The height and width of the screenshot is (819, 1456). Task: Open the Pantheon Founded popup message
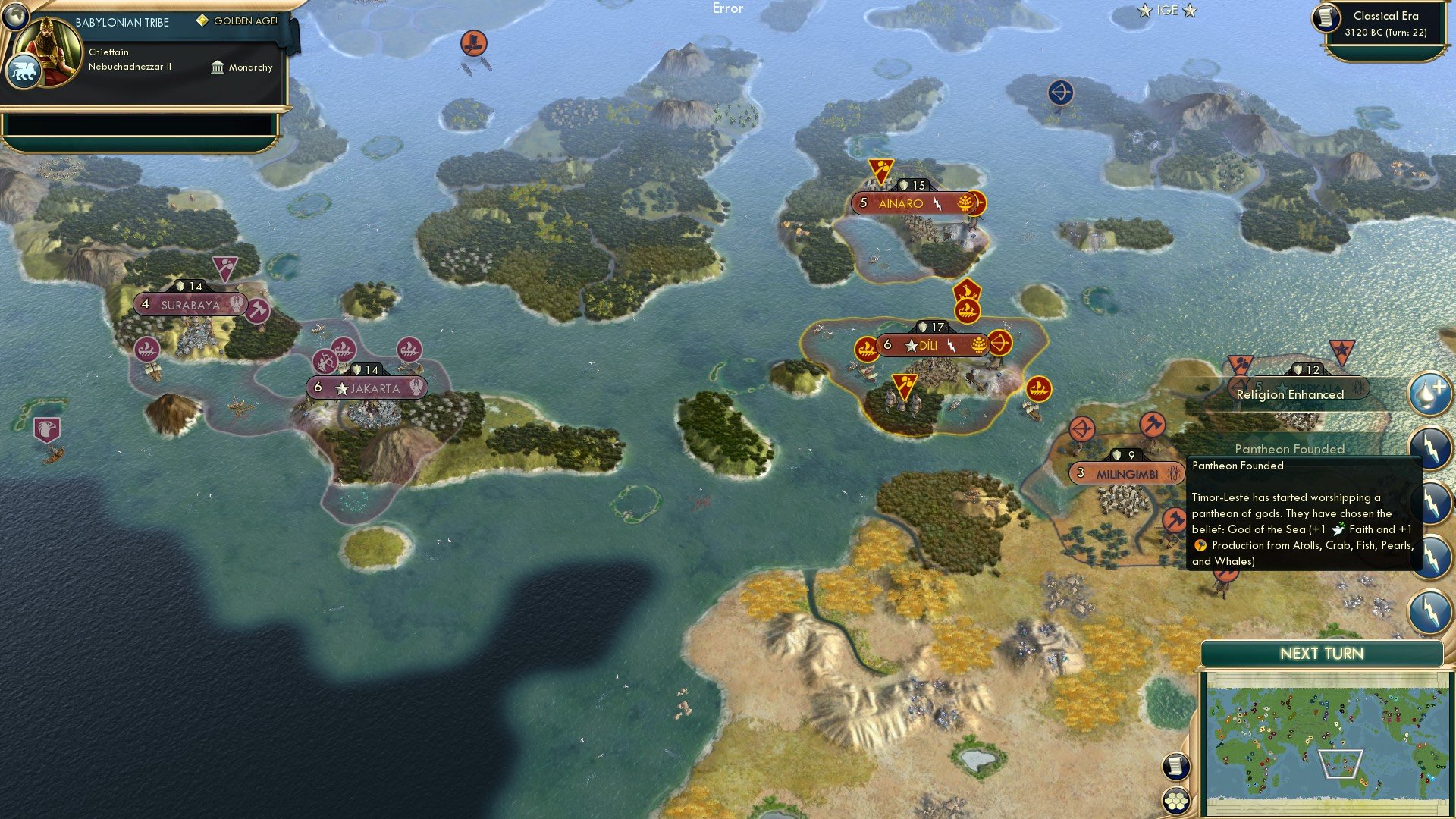point(1289,449)
